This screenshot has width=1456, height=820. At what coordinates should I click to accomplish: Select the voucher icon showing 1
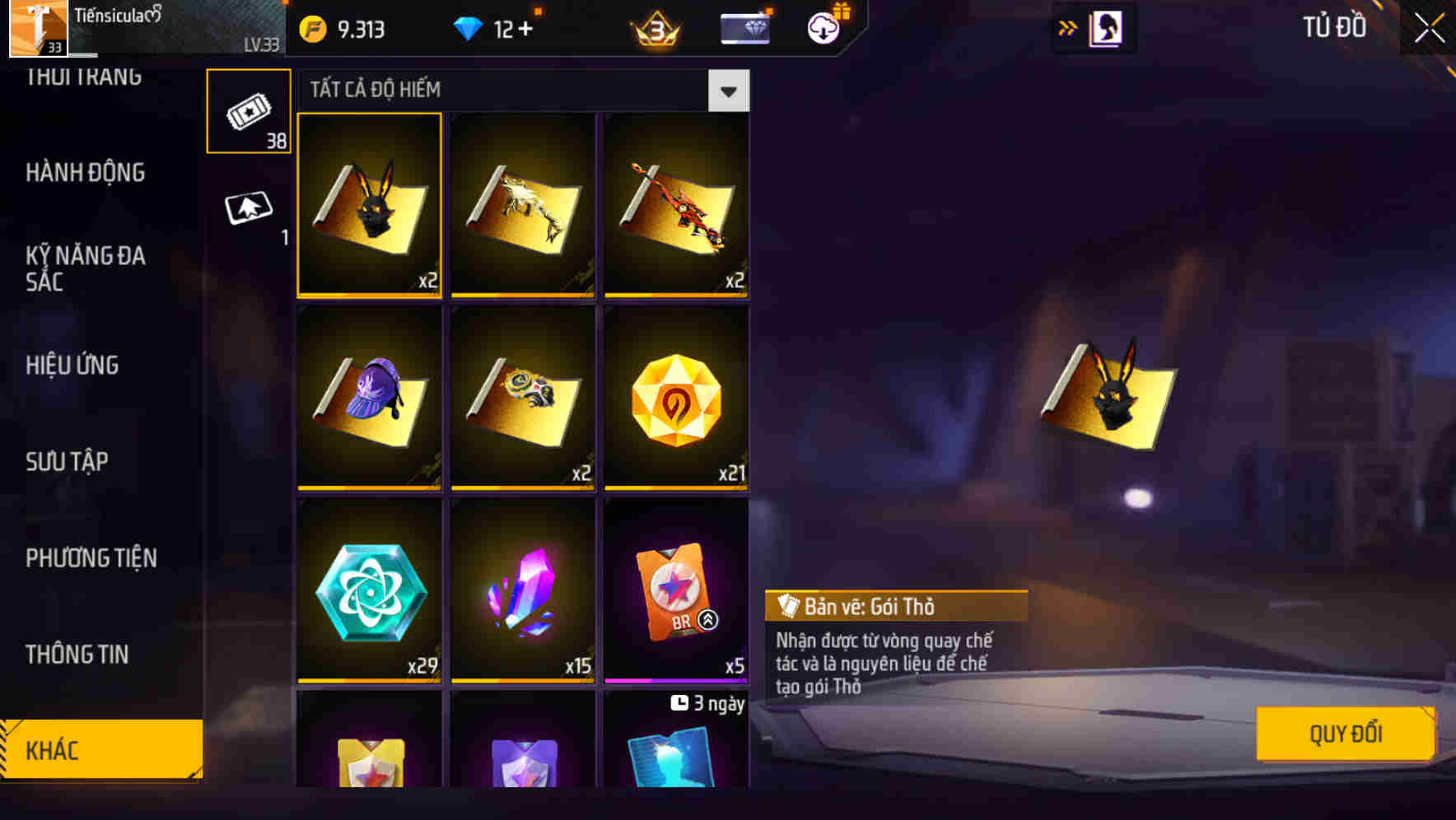248,207
